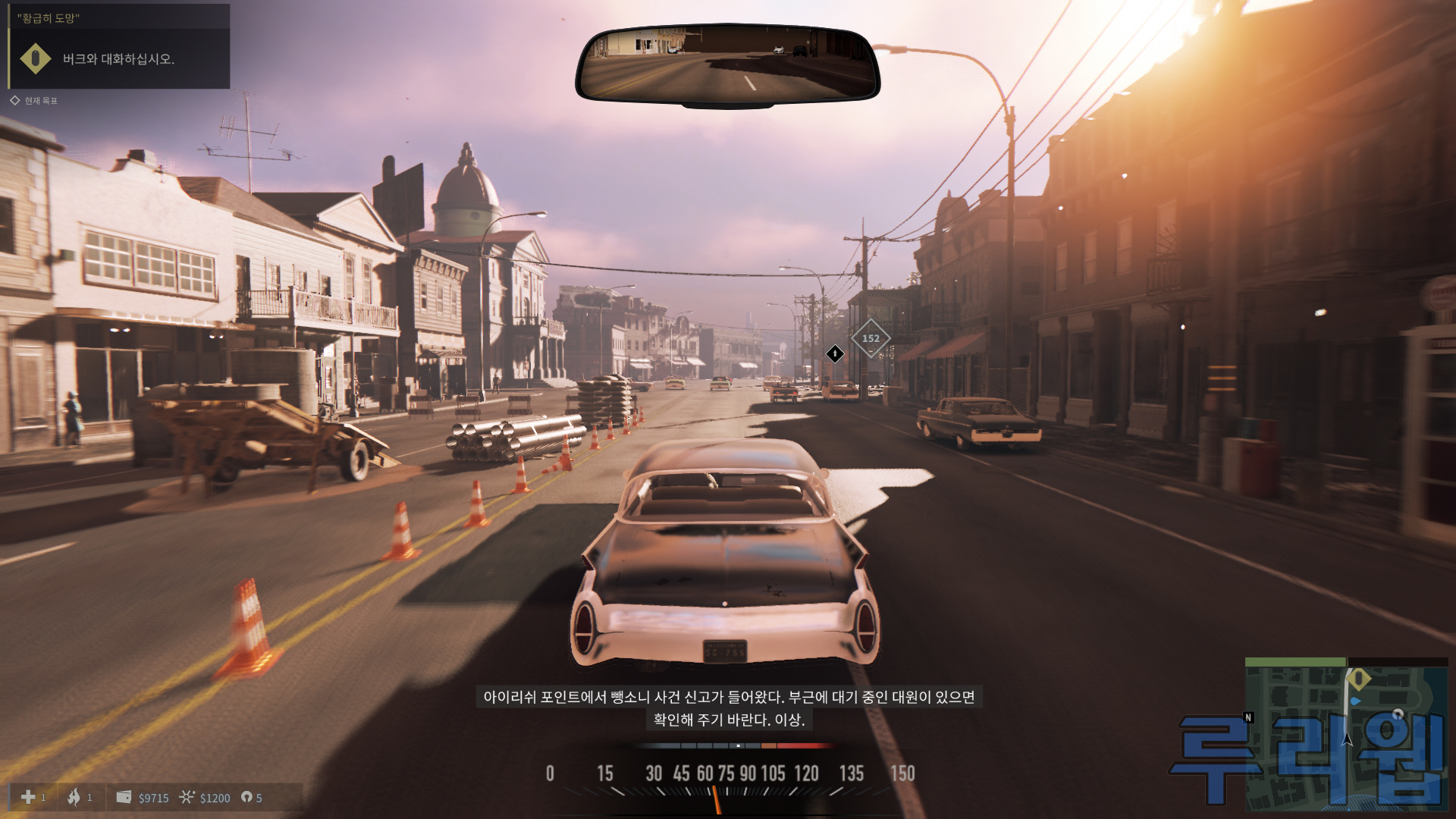
Task: Select the yellow objective marker on minimap
Action: click(1358, 677)
